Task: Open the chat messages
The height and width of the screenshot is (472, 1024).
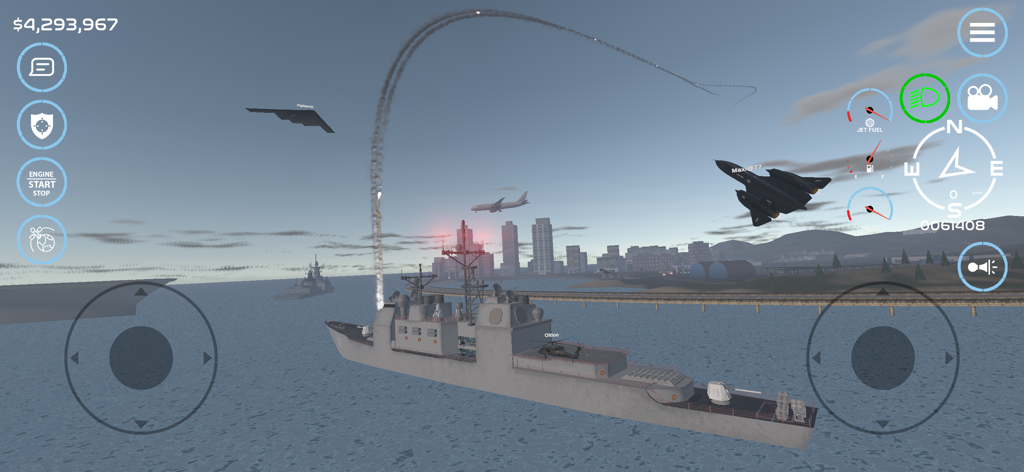Action: click(42, 67)
